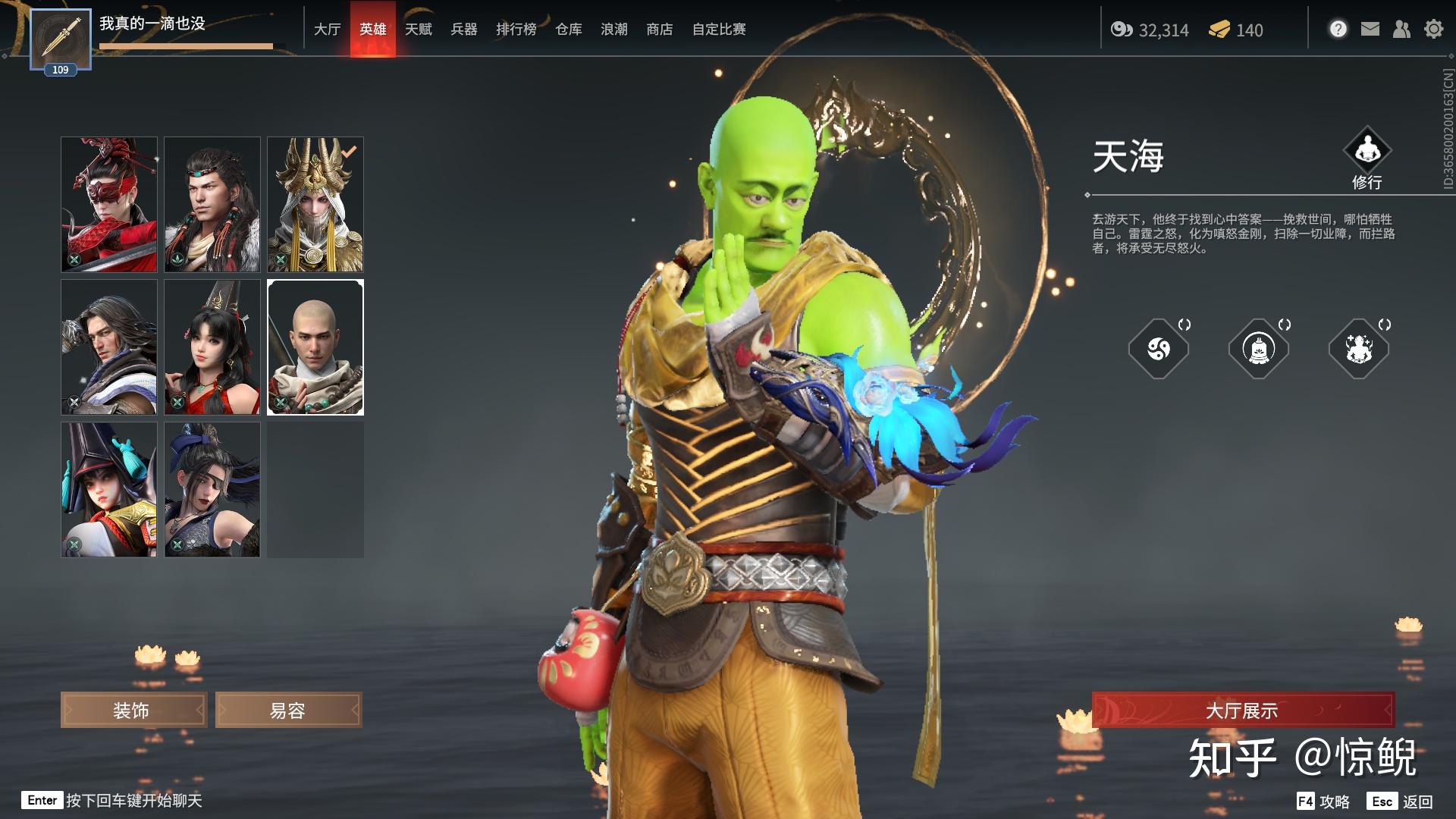Go to the 浪潮 tab
Screen dimensions: 1456x819
pos(613,30)
